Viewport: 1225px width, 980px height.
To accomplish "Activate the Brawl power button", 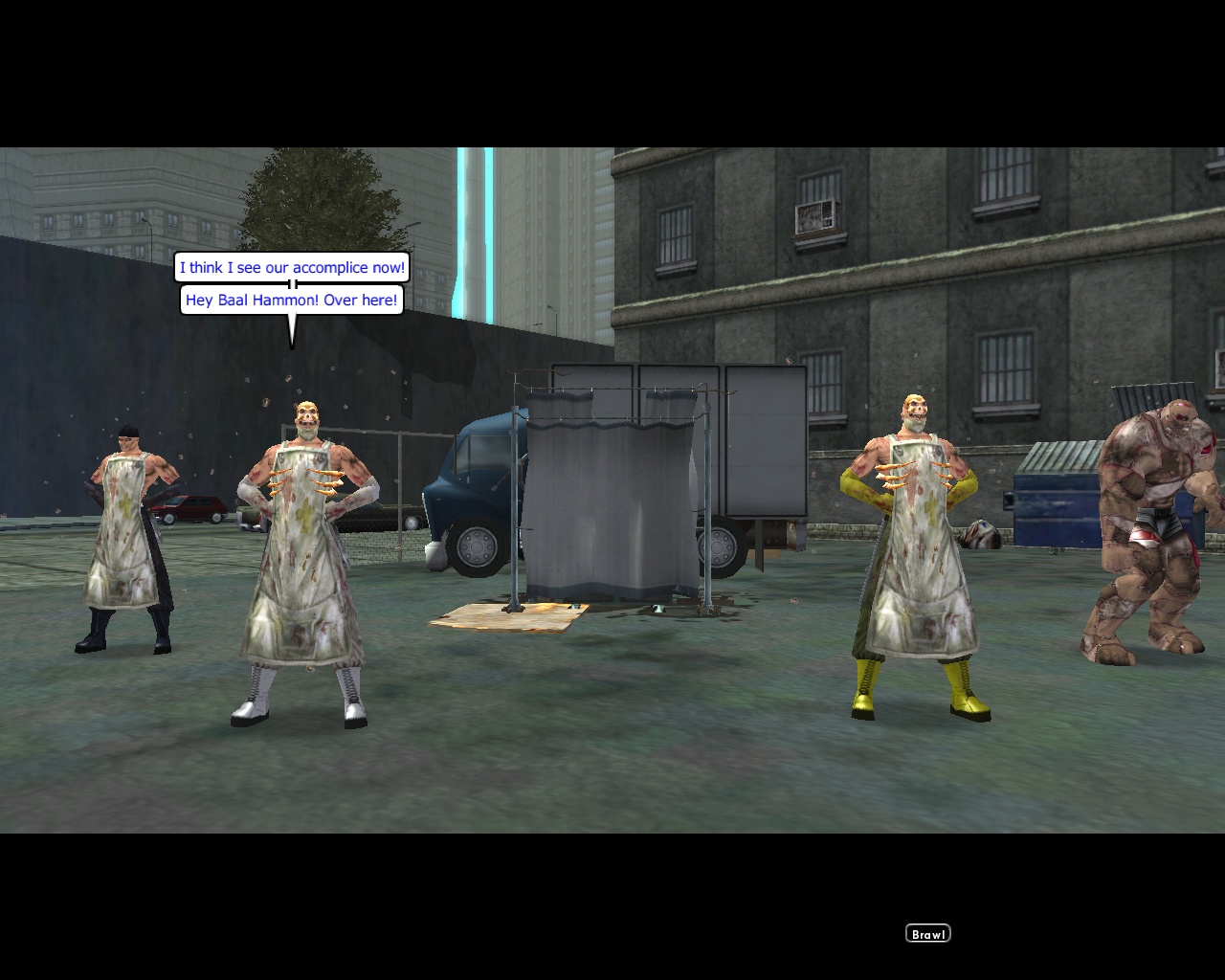I will (x=926, y=932).
